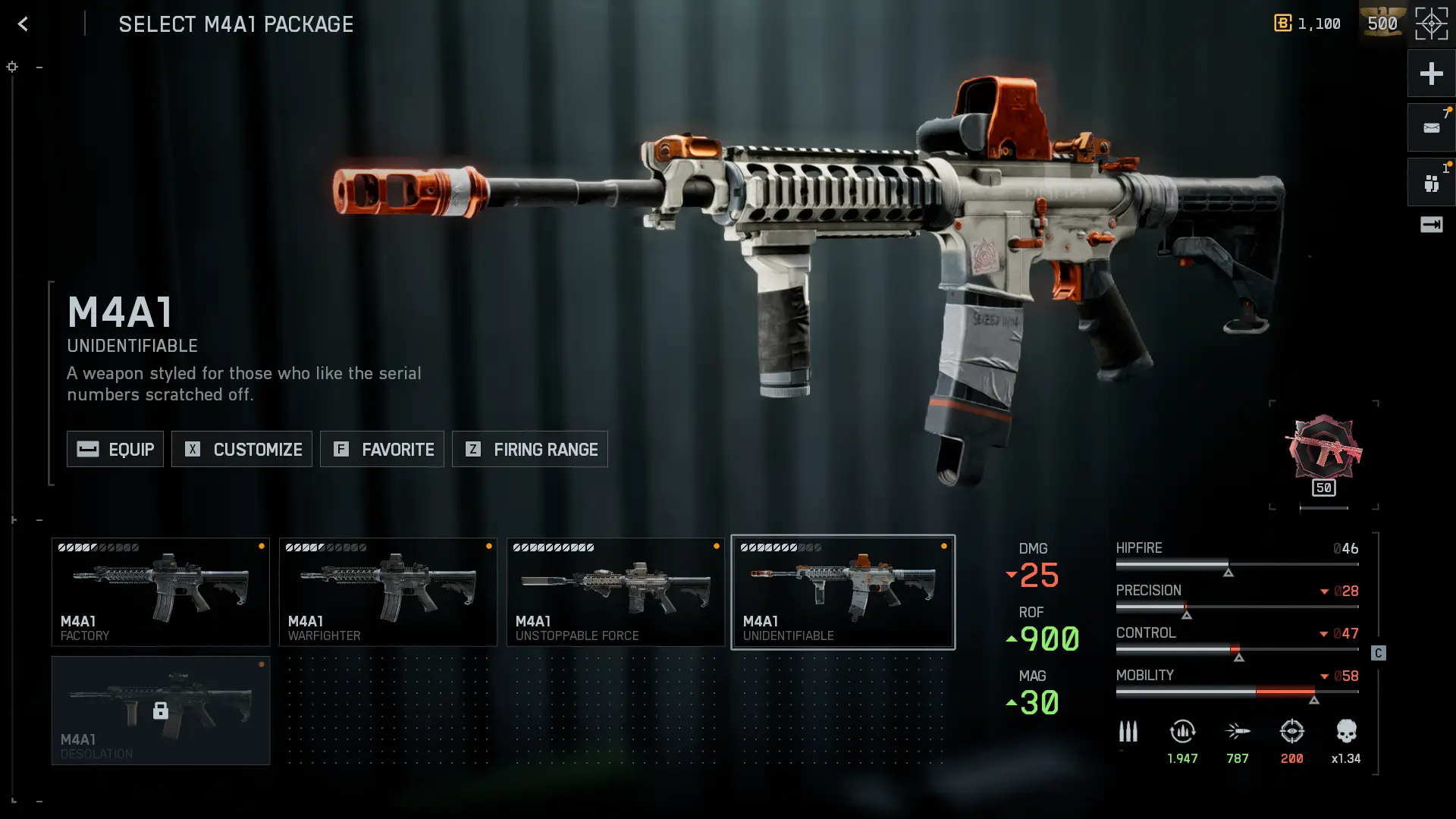Open the Customize weapon option
The image size is (1456, 819).
[x=242, y=449]
